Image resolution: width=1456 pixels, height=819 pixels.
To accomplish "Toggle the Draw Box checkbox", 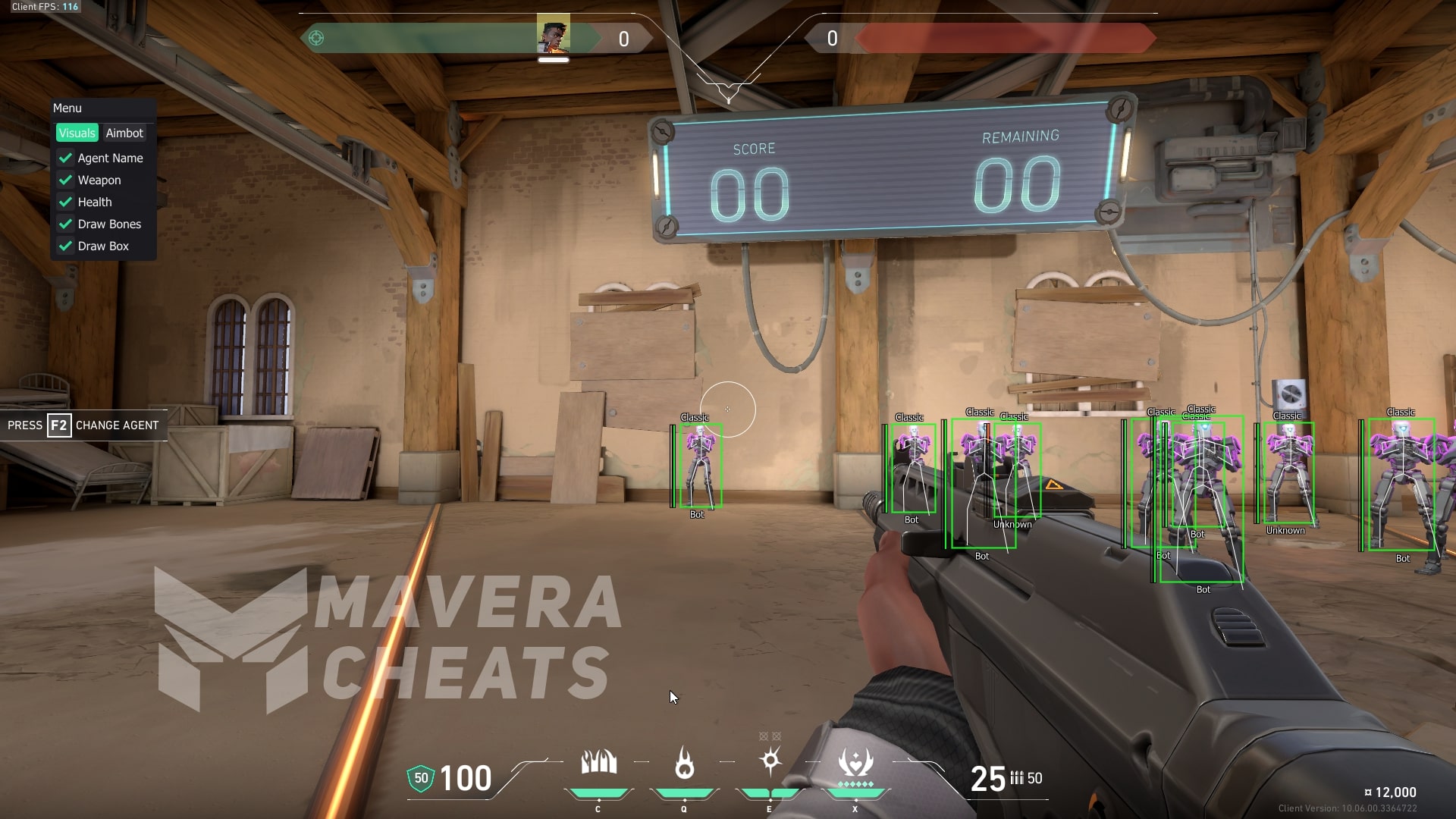I will (66, 246).
